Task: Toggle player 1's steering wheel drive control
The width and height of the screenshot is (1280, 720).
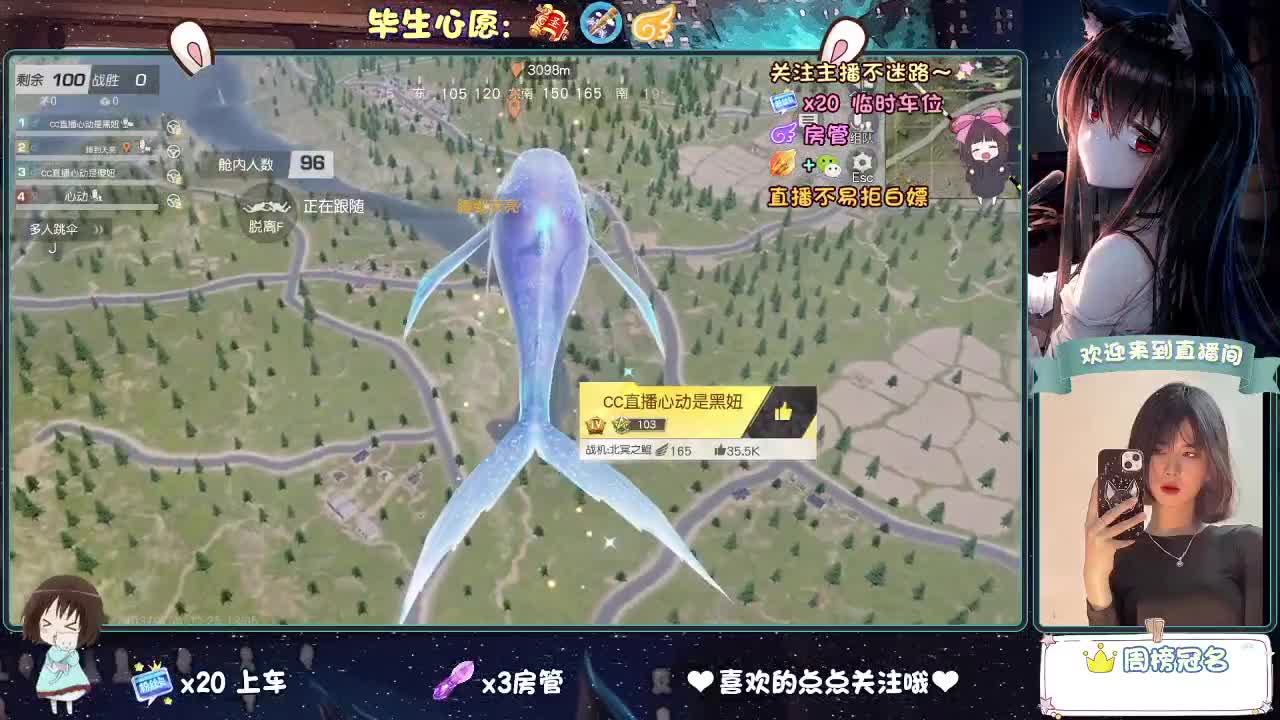Action: [x=172, y=127]
